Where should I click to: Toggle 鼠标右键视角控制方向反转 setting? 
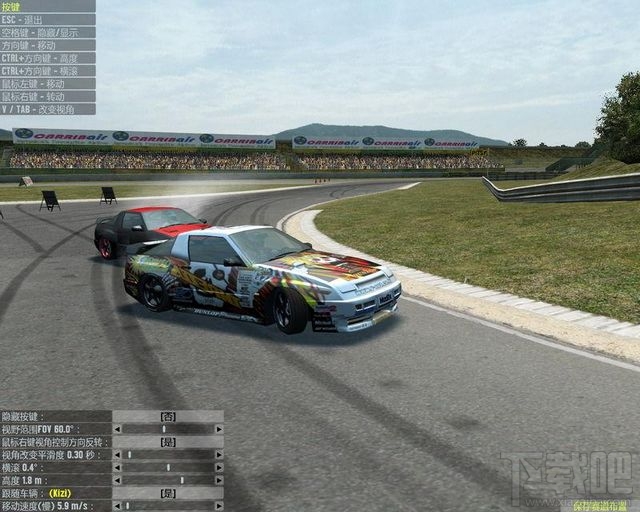[x=168, y=442]
